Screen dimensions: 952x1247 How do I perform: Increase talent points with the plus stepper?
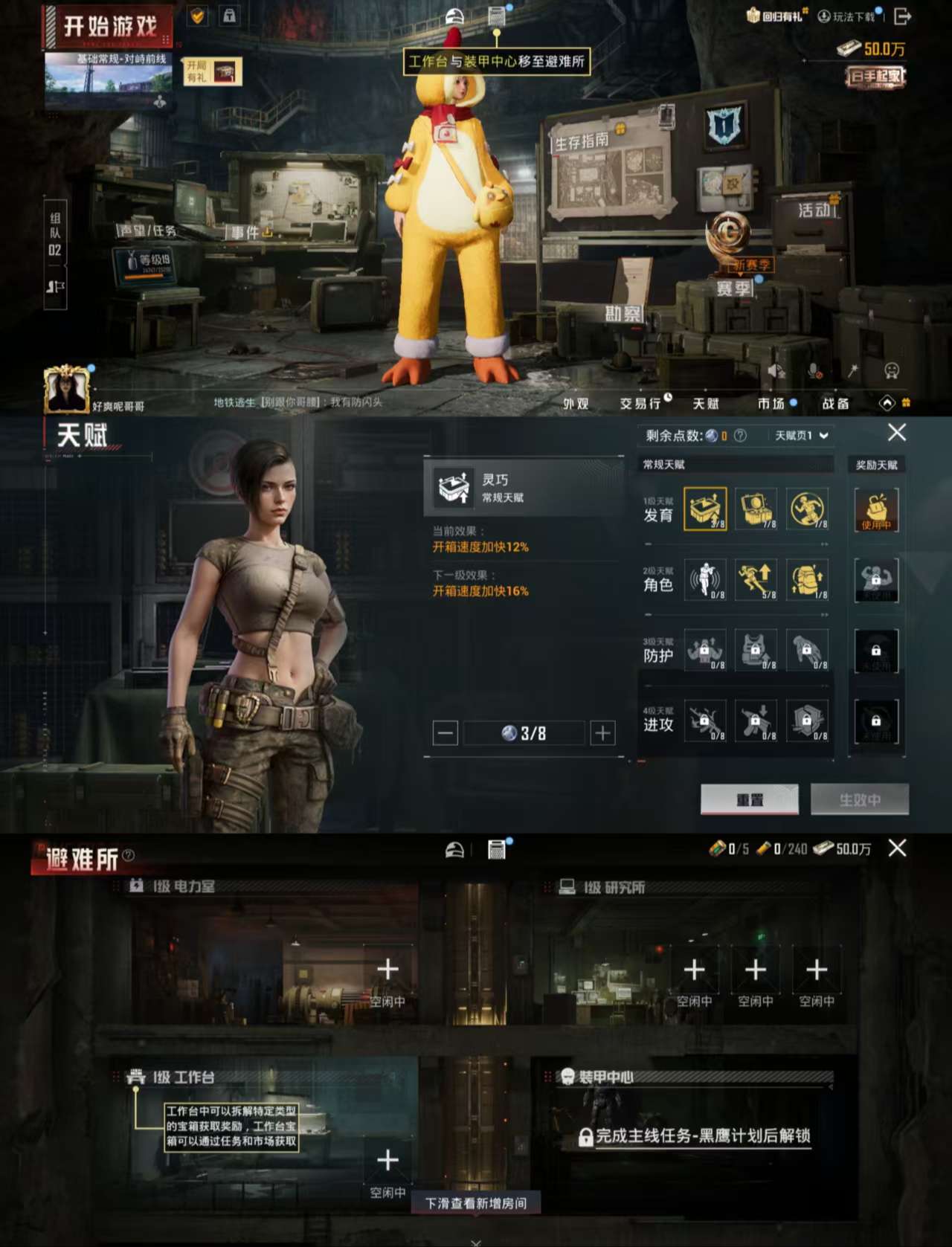tap(601, 733)
